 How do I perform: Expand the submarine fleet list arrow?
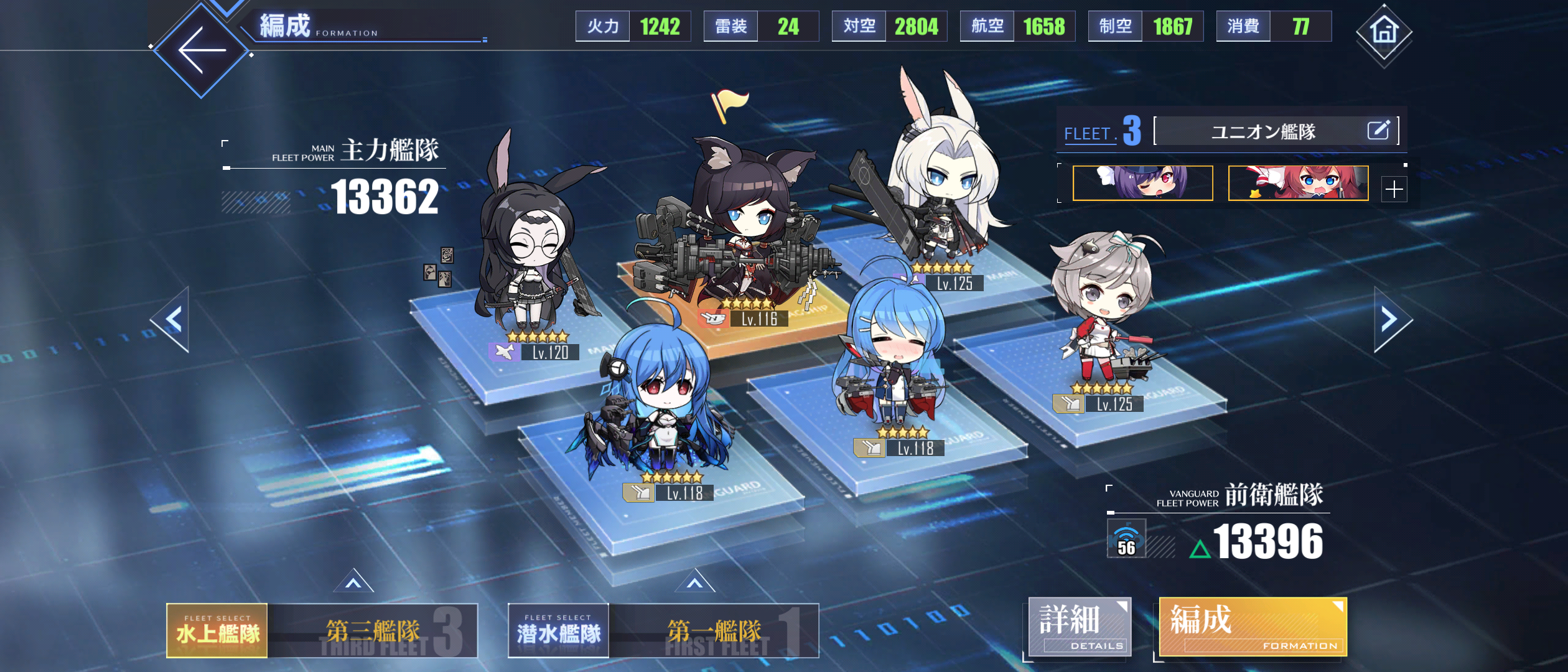coord(695,582)
